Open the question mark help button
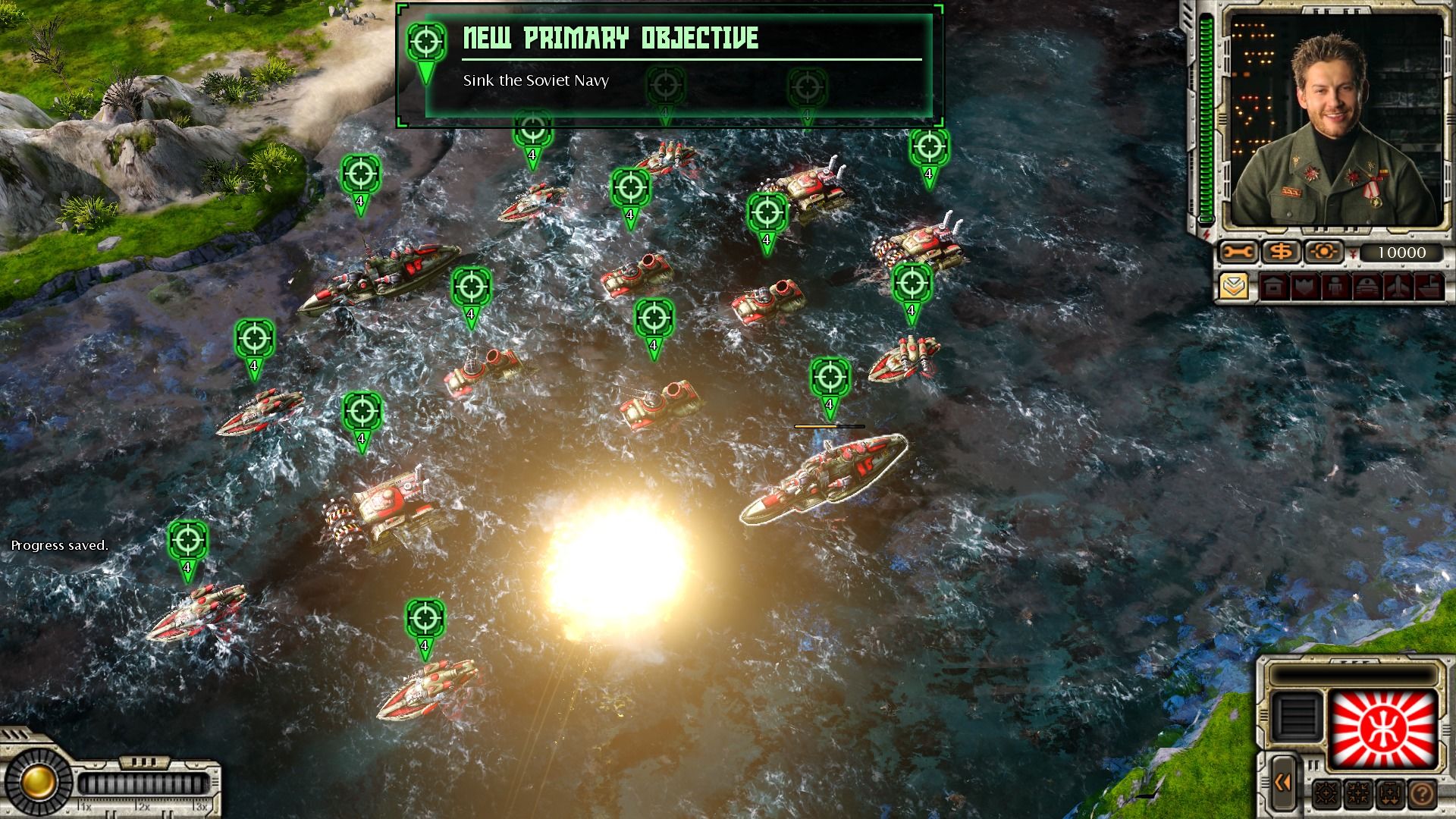The height and width of the screenshot is (819, 1456). point(1423,794)
